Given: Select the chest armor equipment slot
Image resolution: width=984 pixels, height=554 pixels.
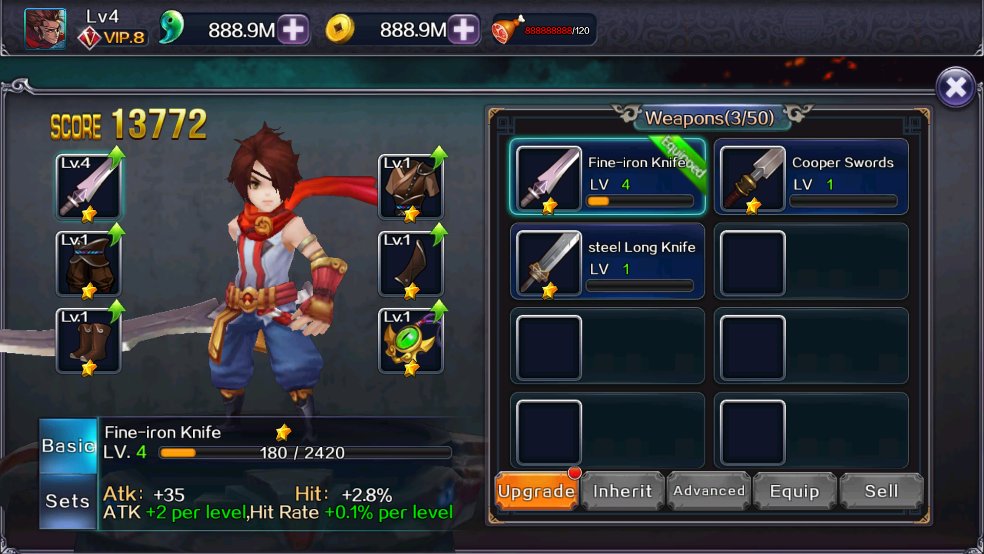Looking at the screenshot, I should 411,187.
